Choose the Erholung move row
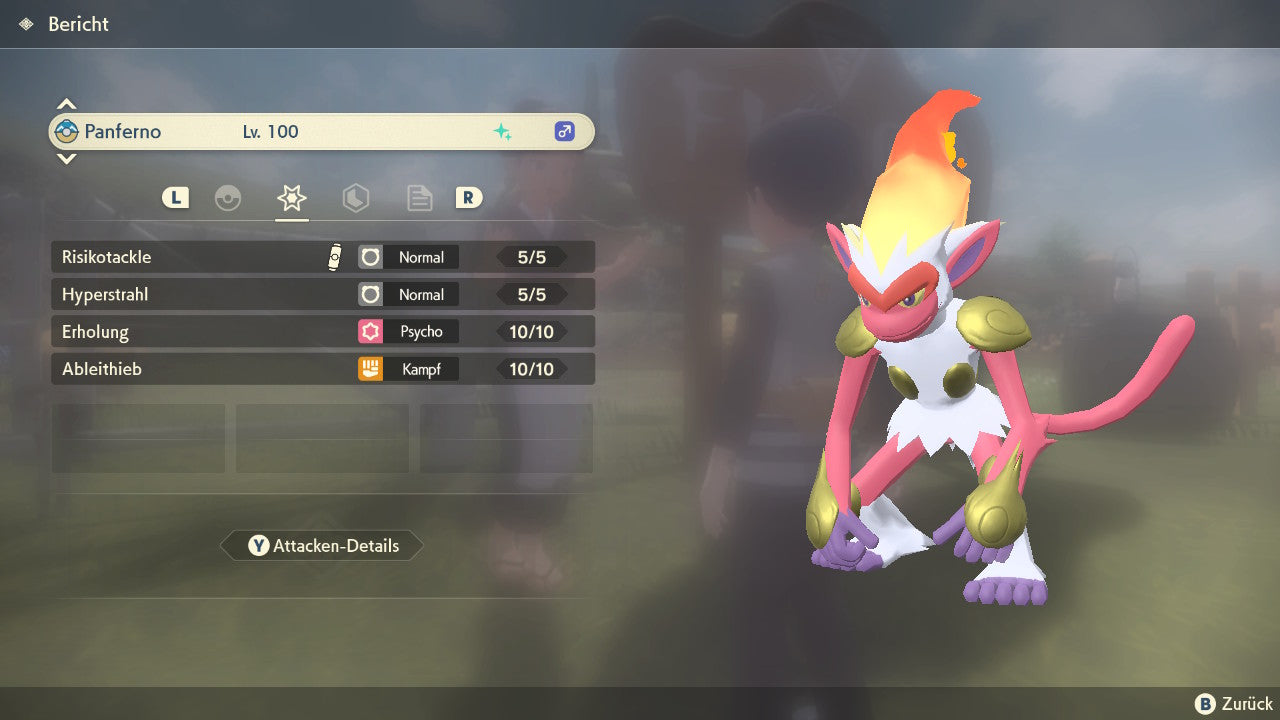This screenshot has width=1280, height=720. (322, 332)
